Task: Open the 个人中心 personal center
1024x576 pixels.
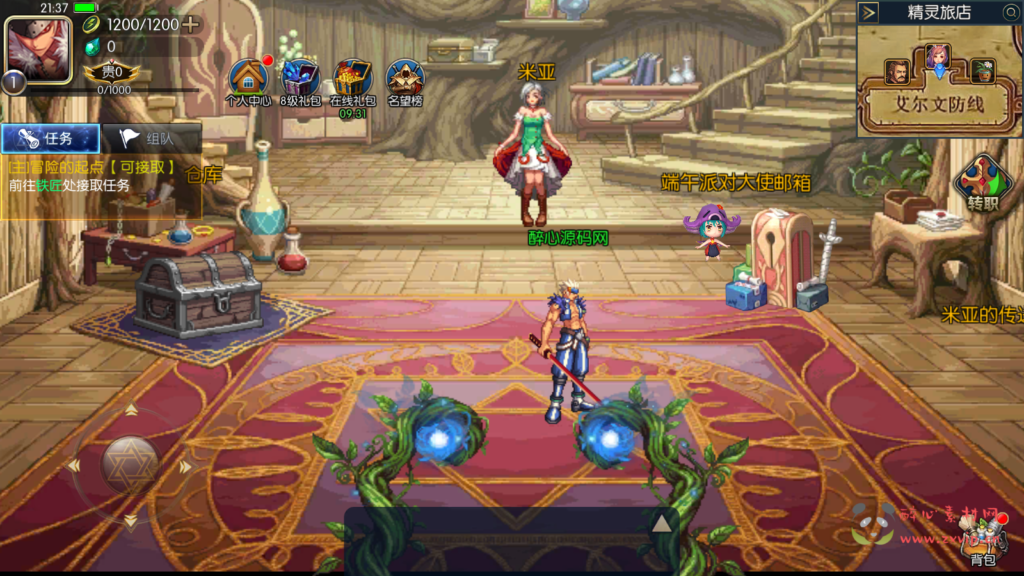Action: tap(248, 79)
